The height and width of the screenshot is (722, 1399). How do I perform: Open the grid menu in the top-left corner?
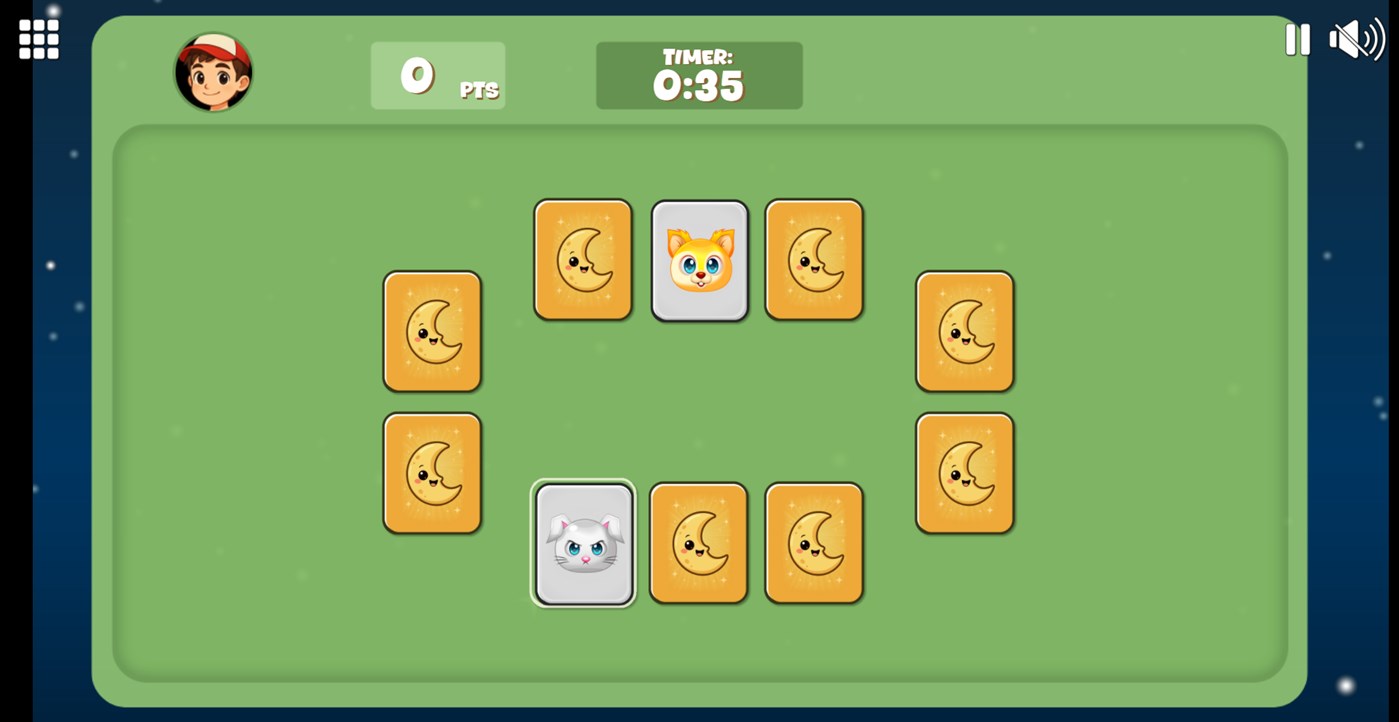(37, 37)
